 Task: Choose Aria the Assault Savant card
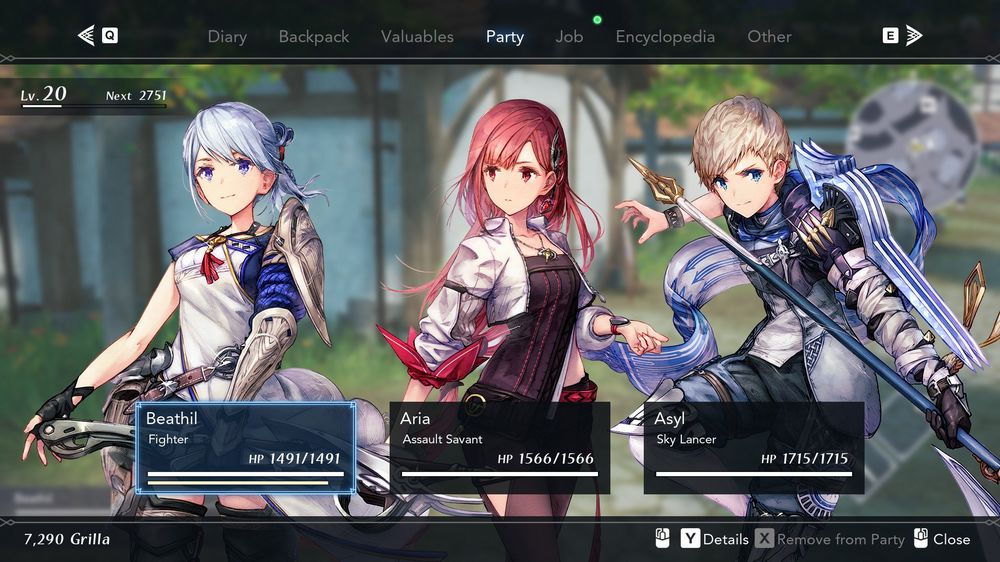point(499,448)
